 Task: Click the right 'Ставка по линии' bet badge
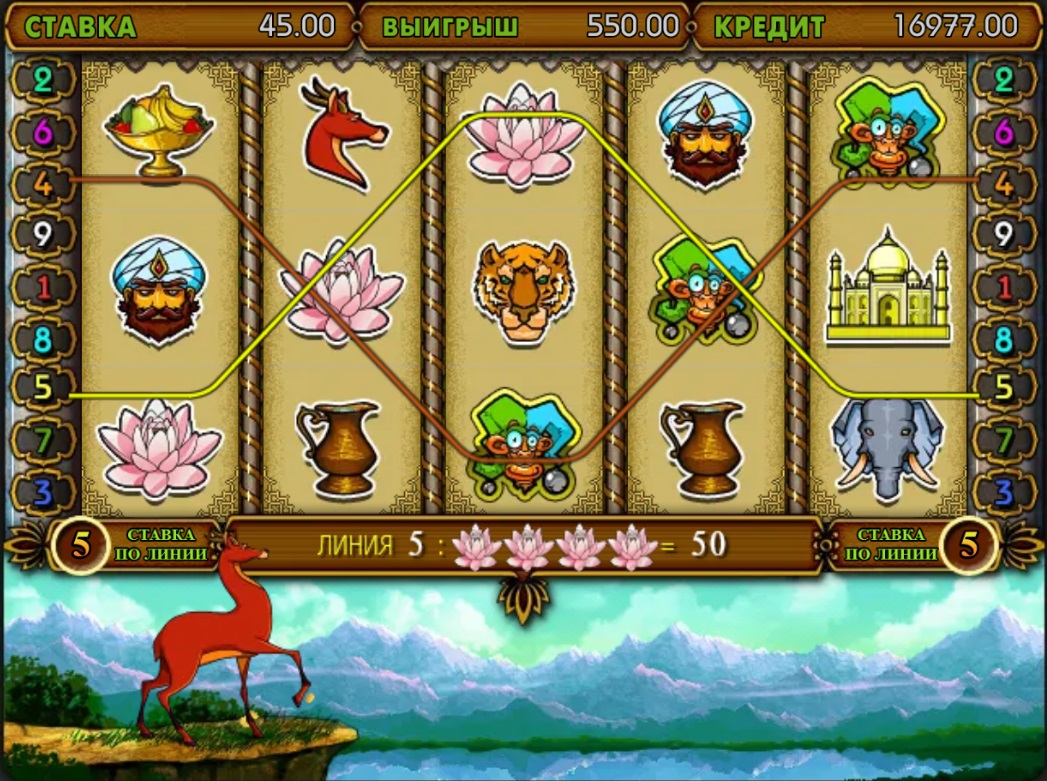966,545
